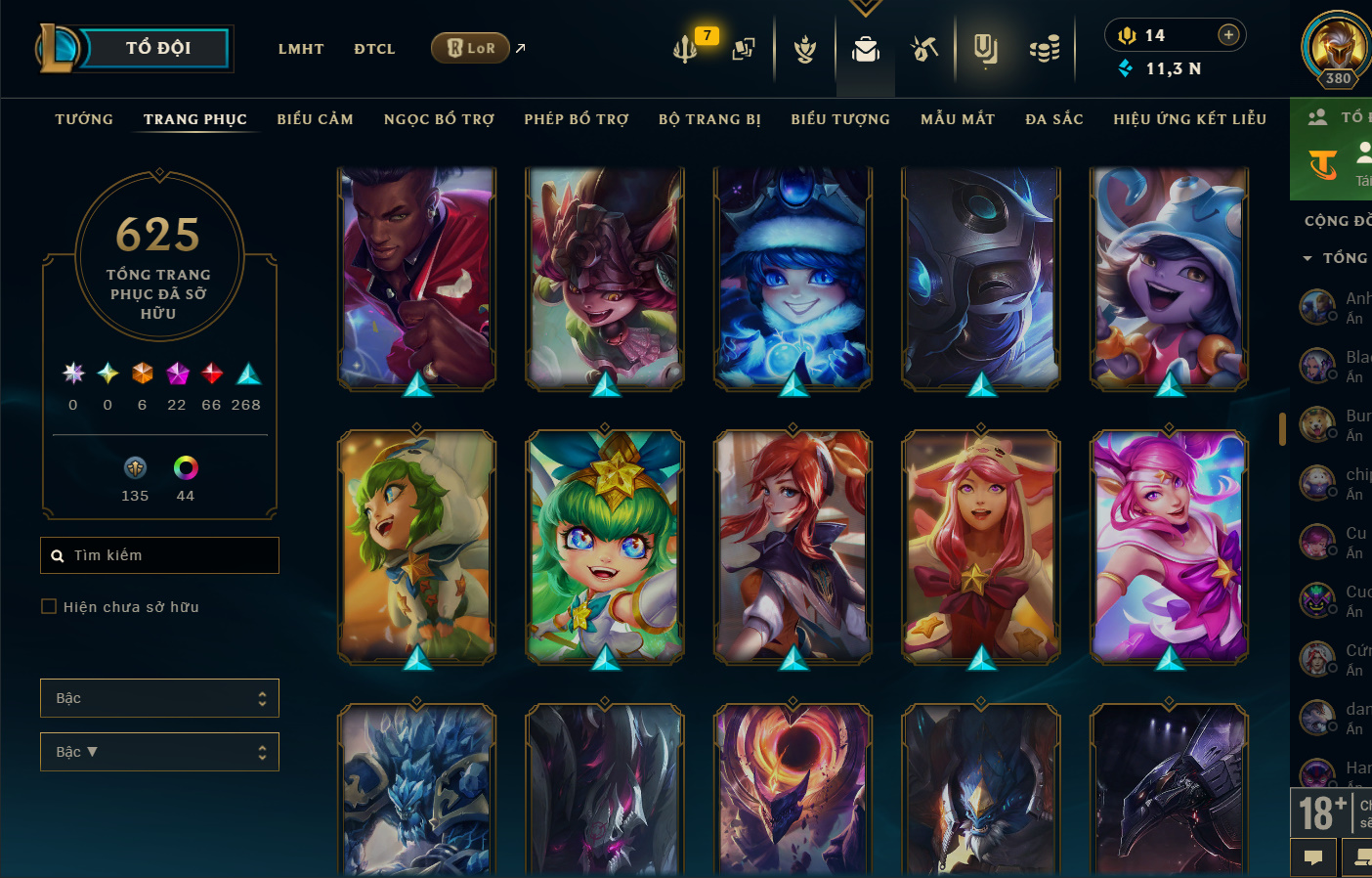Screen dimensions: 1372x878
Task: Switch to the ĐA SẮC tab
Action: [x=1054, y=119]
